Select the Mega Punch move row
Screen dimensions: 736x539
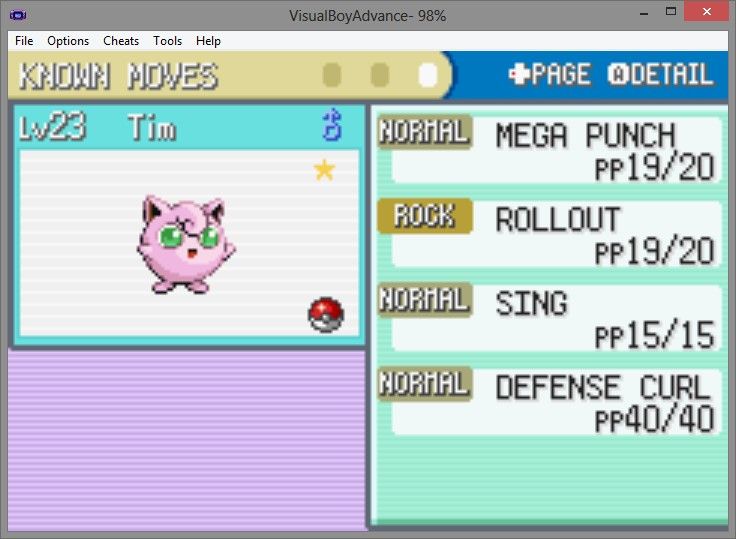coord(550,150)
